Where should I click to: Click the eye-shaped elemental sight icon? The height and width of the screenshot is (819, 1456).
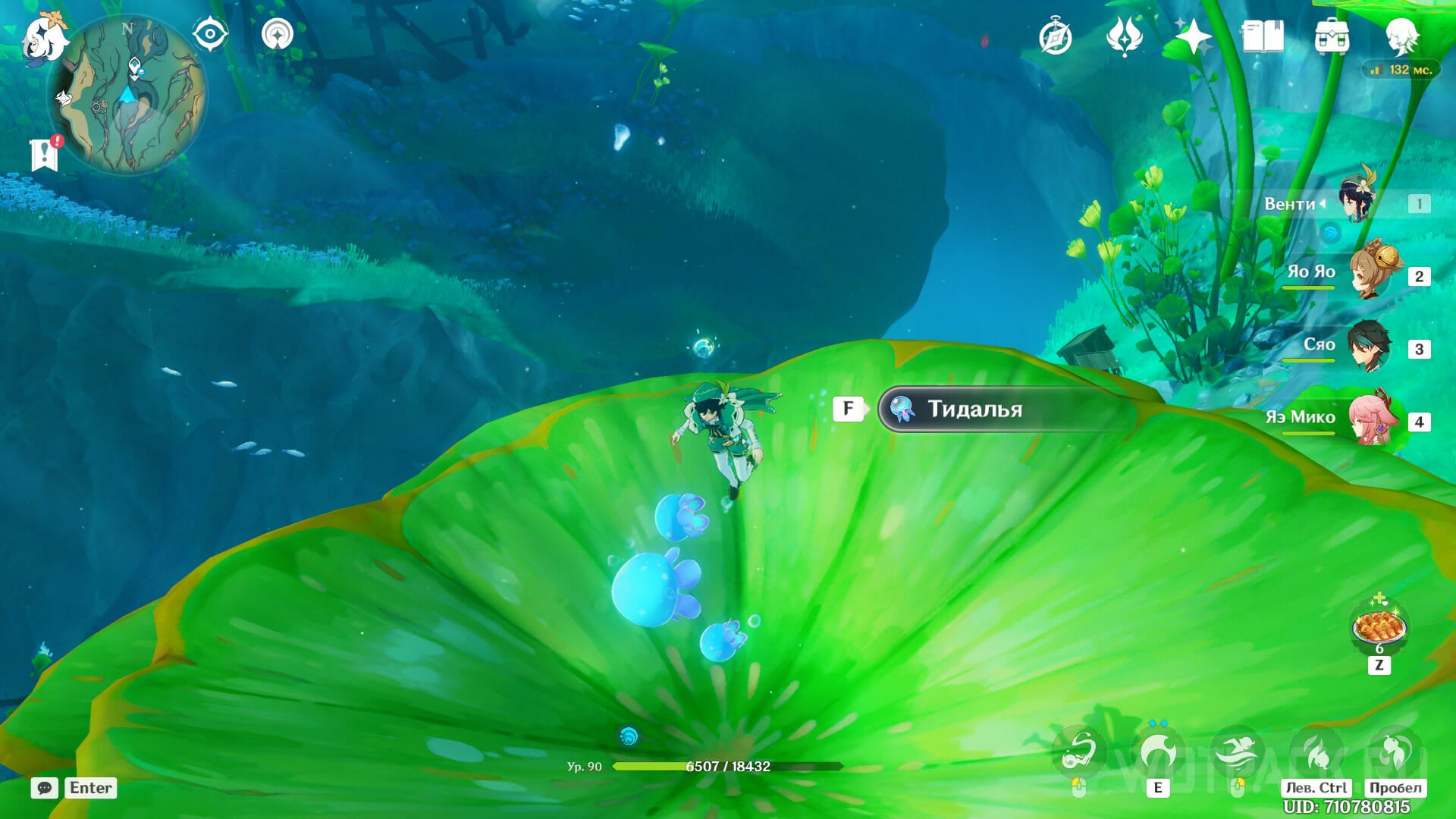209,35
